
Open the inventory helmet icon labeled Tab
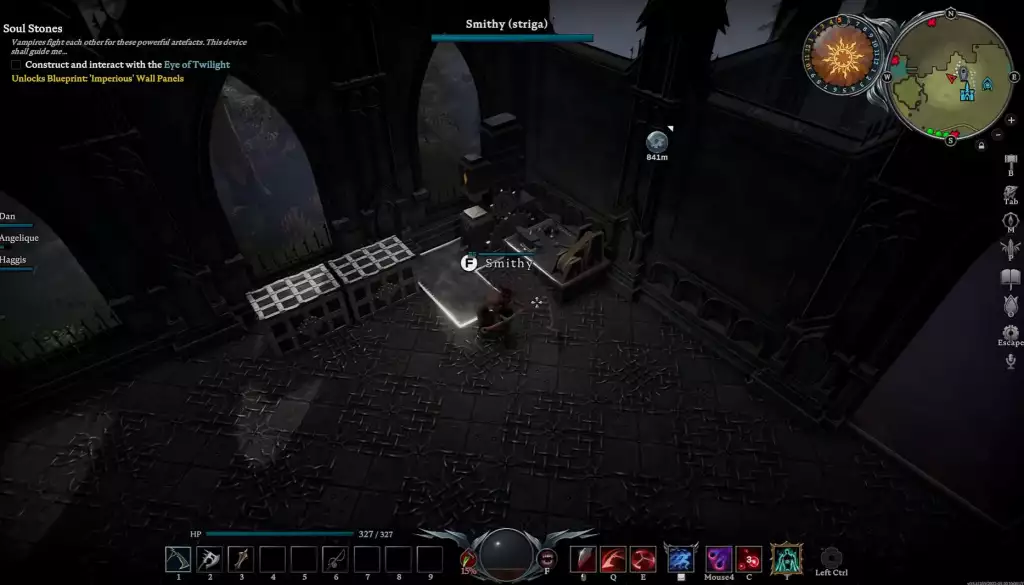click(x=1010, y=189)
